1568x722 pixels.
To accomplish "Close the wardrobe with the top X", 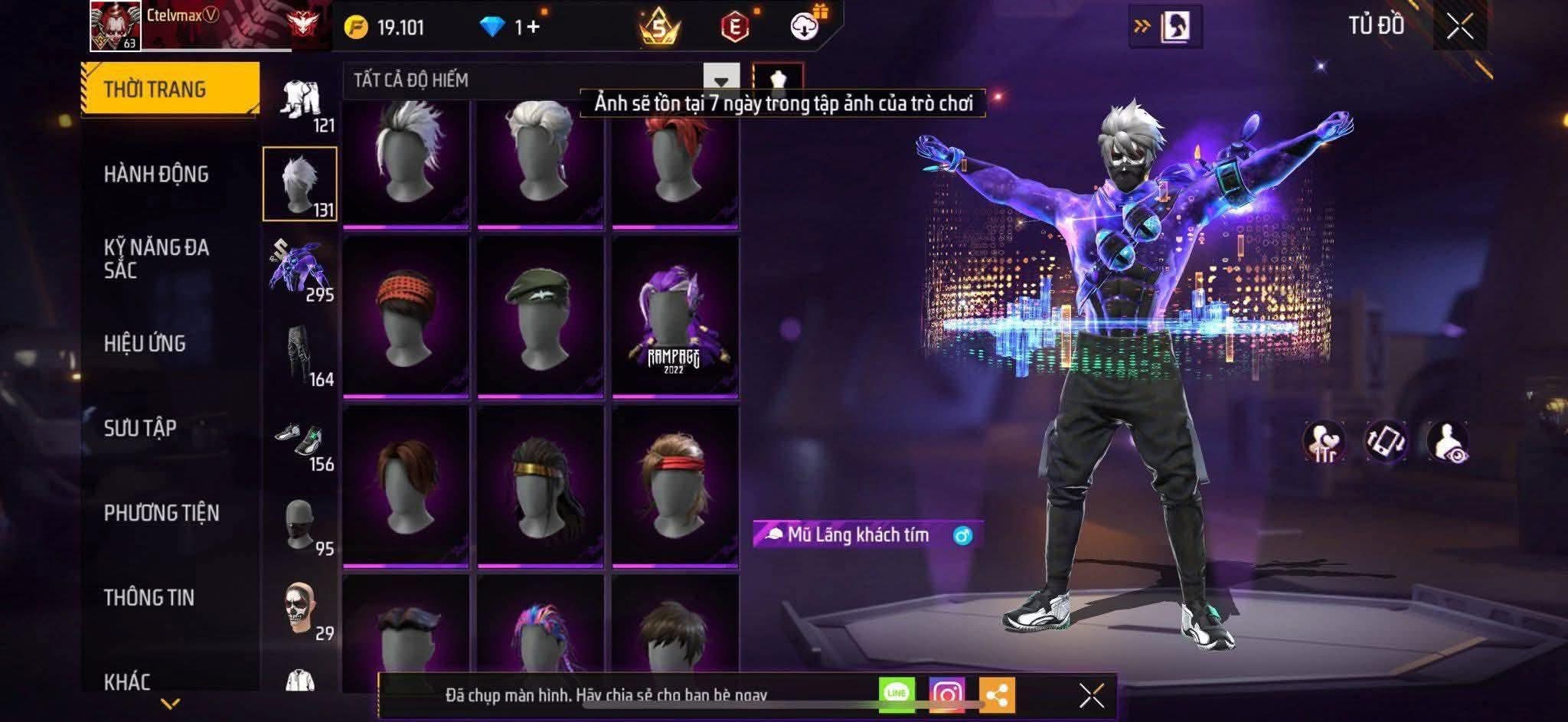I will coord(1459,27).
